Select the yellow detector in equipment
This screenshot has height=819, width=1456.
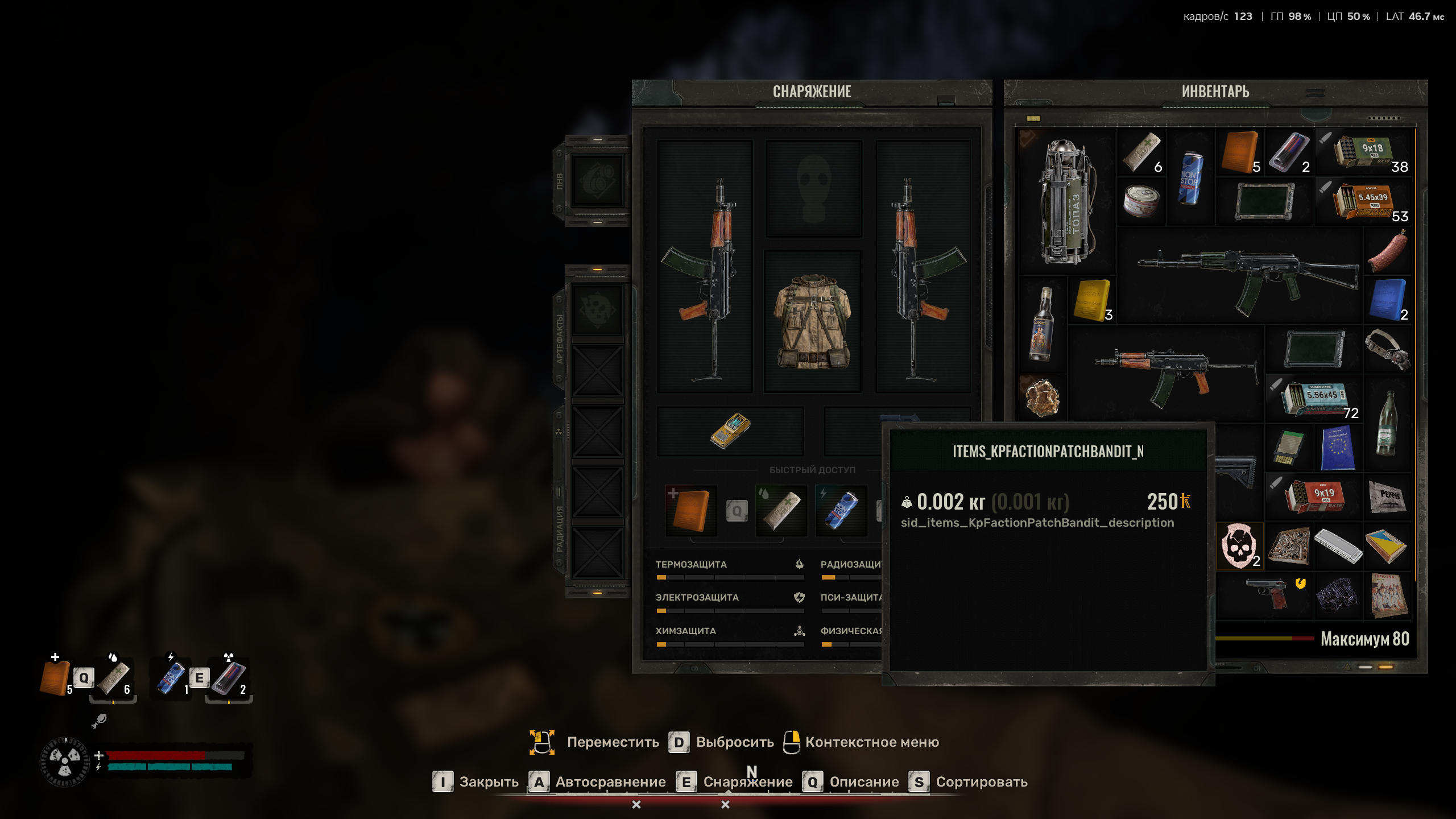click(730, 431)
